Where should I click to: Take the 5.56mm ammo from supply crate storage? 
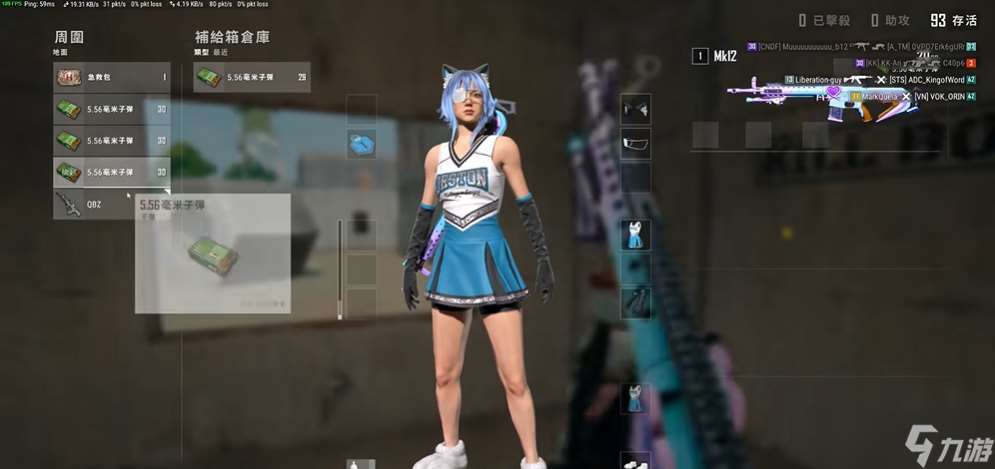[251, 77]
